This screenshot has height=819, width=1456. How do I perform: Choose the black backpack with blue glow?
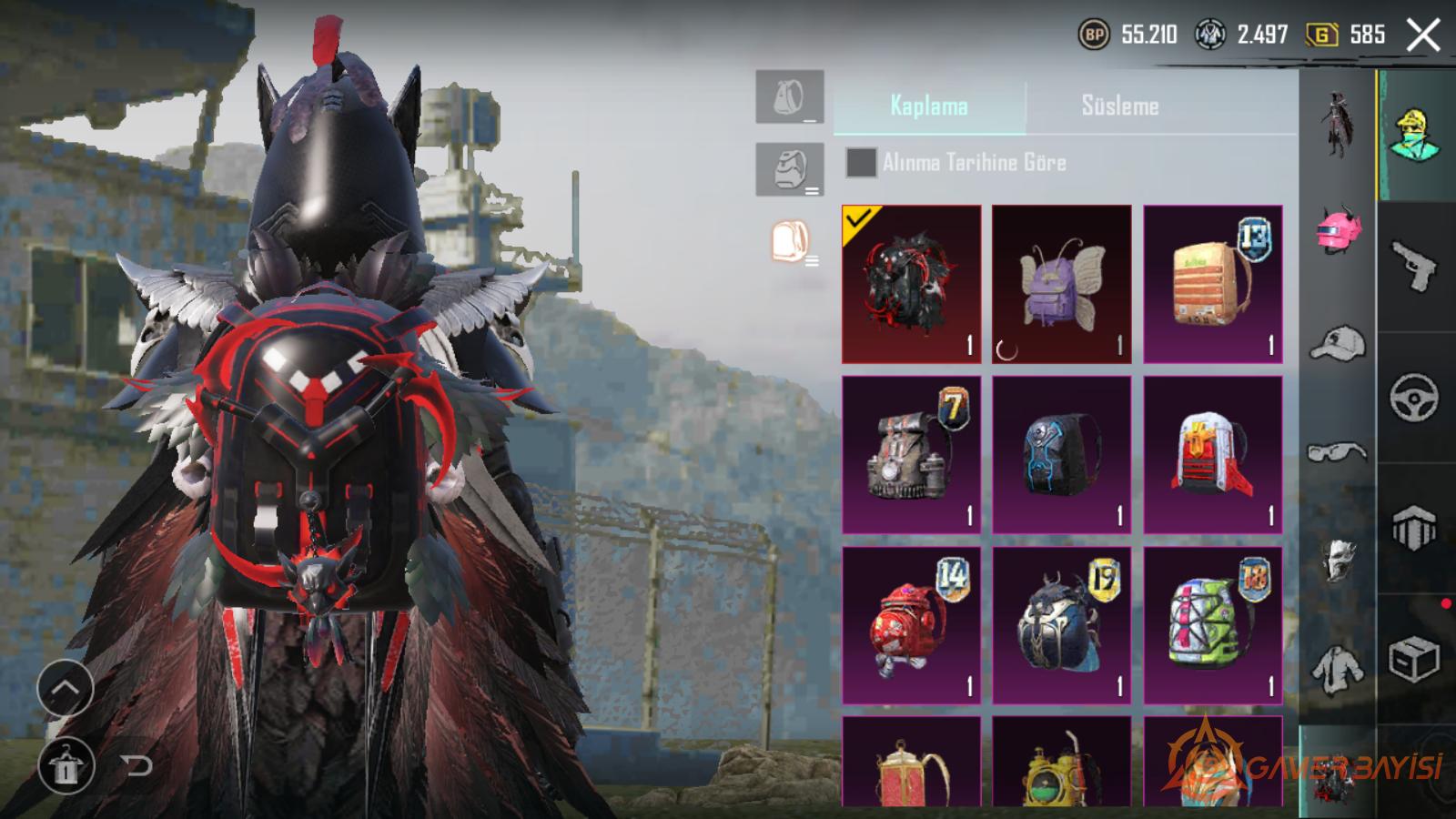point(1061,455)
